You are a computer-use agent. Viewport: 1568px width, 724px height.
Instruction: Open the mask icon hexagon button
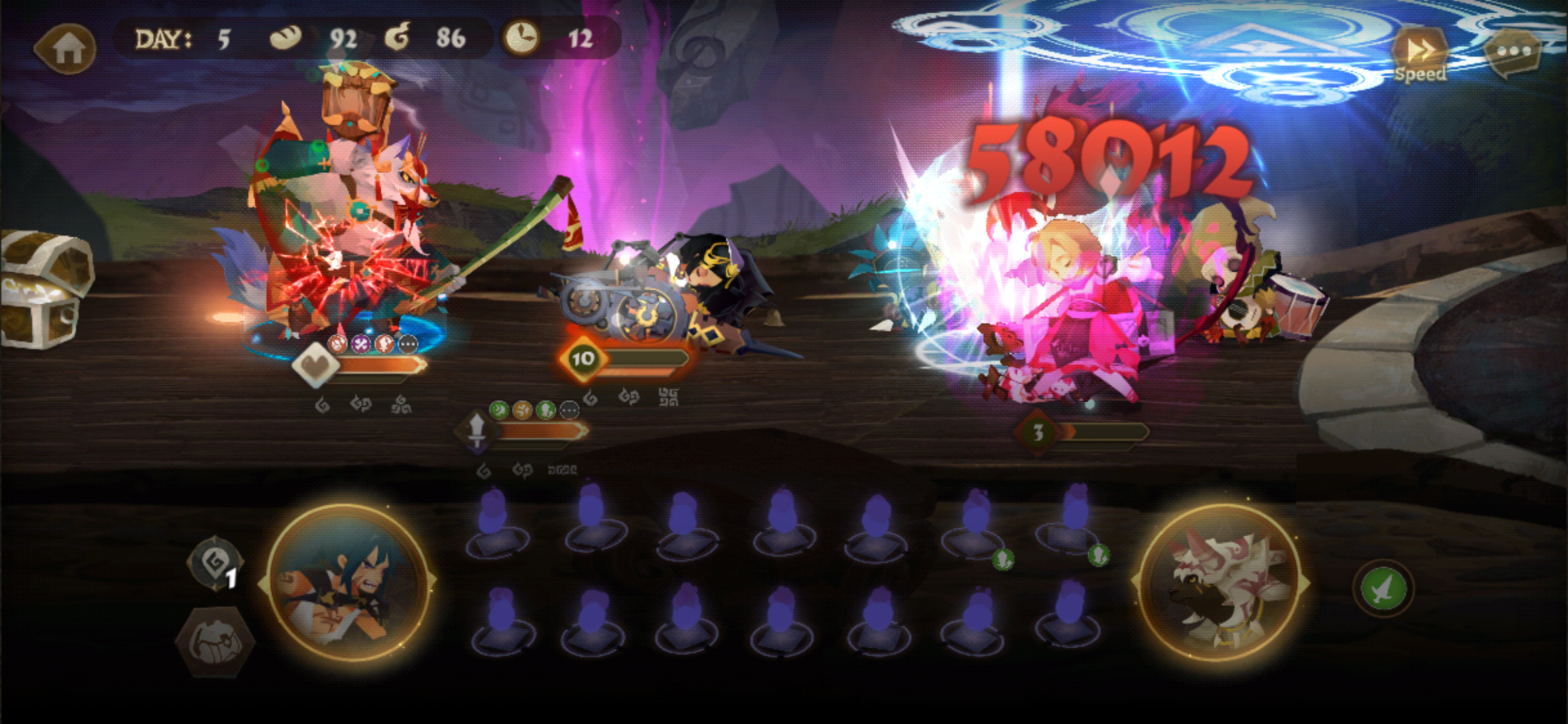point(214,642)
